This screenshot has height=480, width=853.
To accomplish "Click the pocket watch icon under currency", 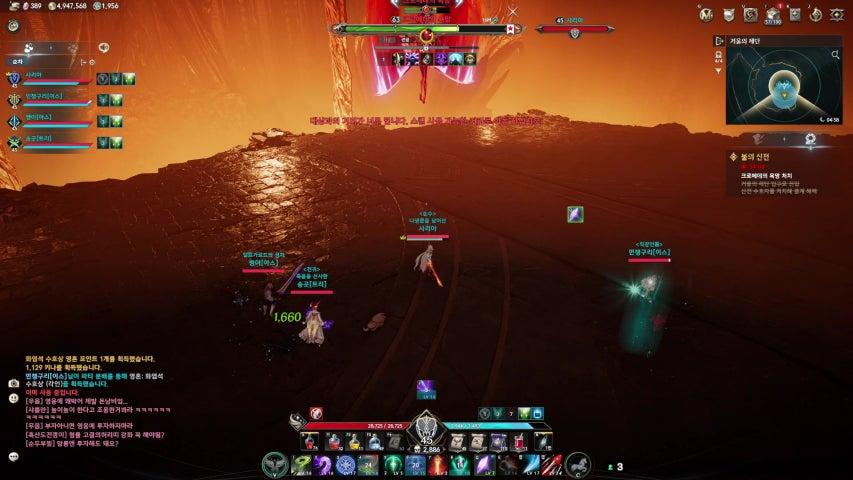I will (x=13, y=25).
